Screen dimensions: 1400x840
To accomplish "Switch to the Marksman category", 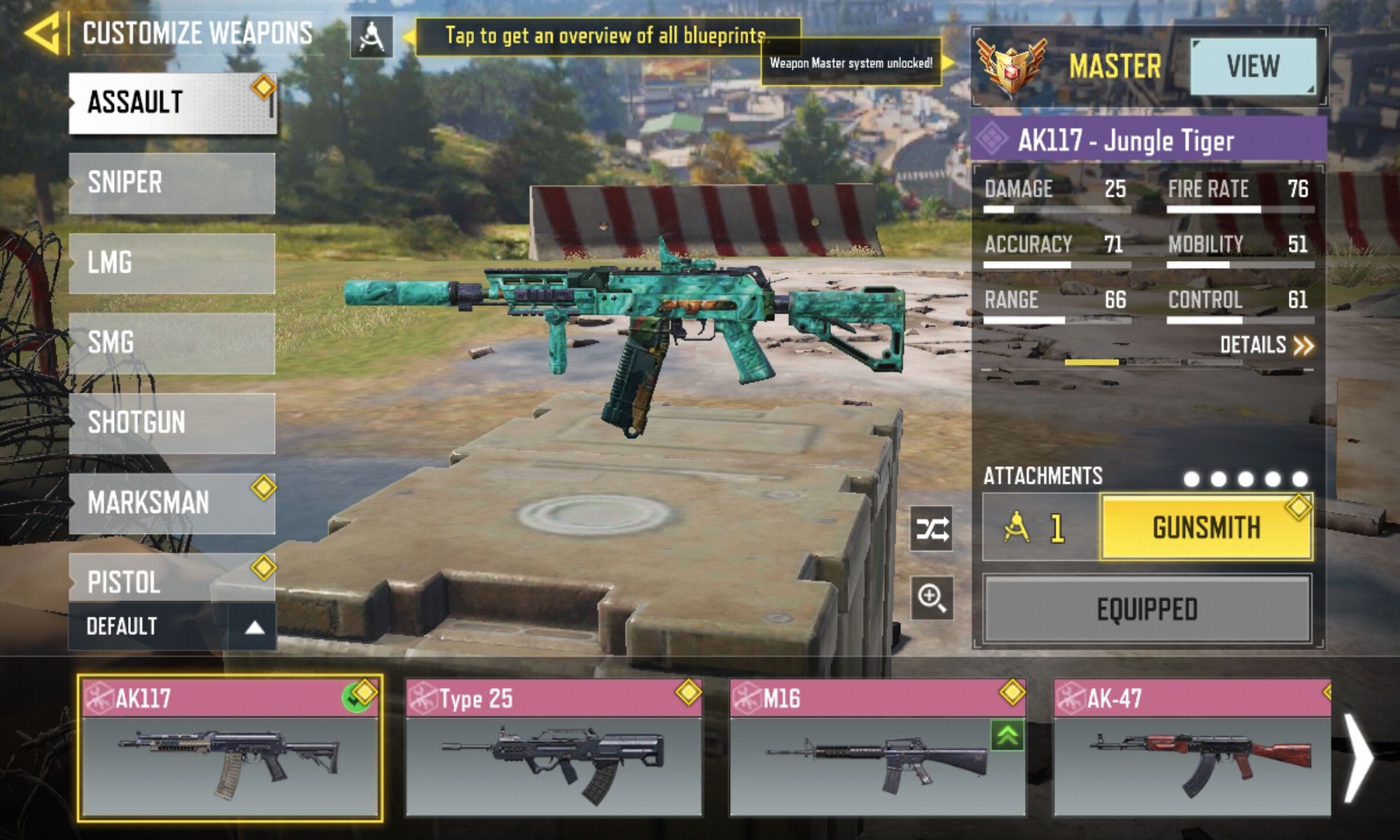I will pyautogui.click(x=172, y=503).
